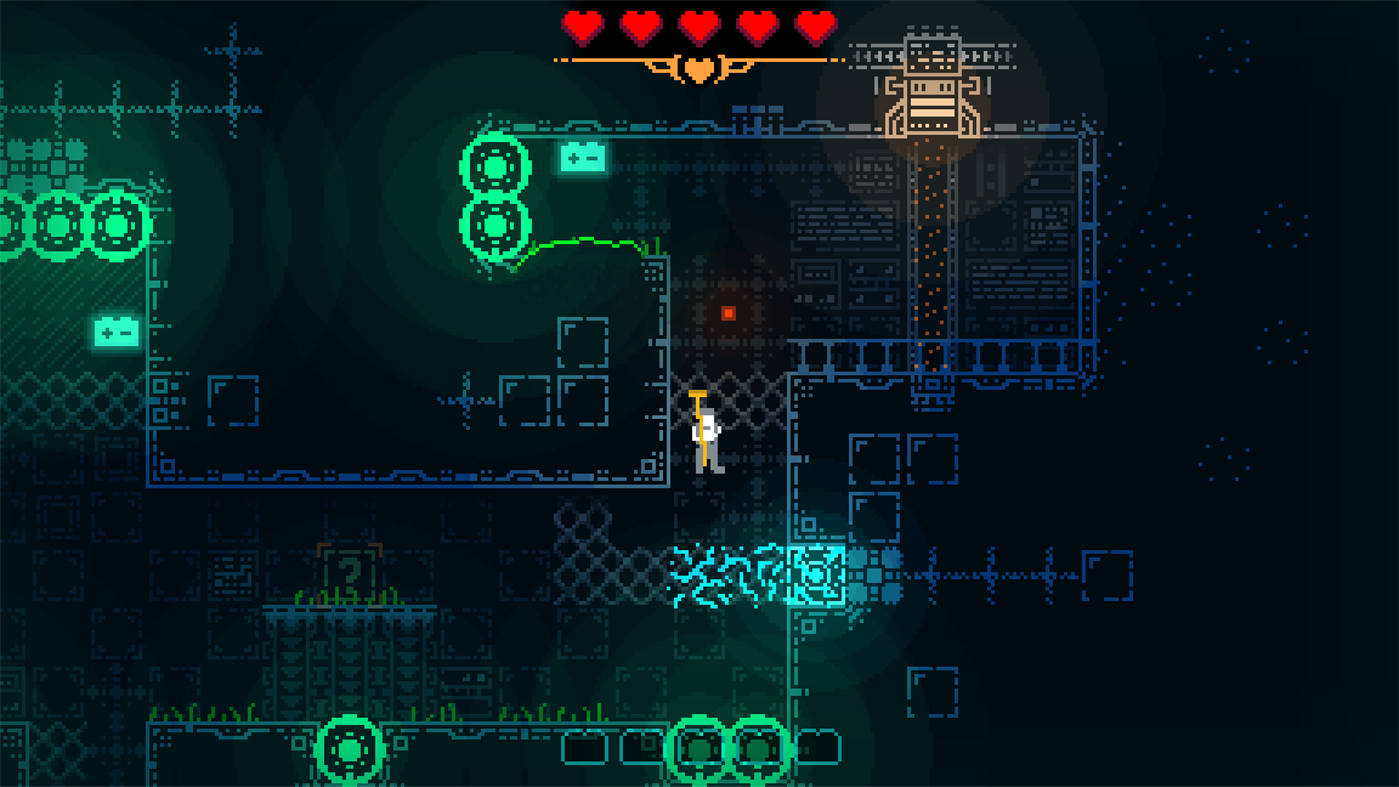Select the glowing battery pickup near the top
1399x787 pixels.
(x=583, y=157)
